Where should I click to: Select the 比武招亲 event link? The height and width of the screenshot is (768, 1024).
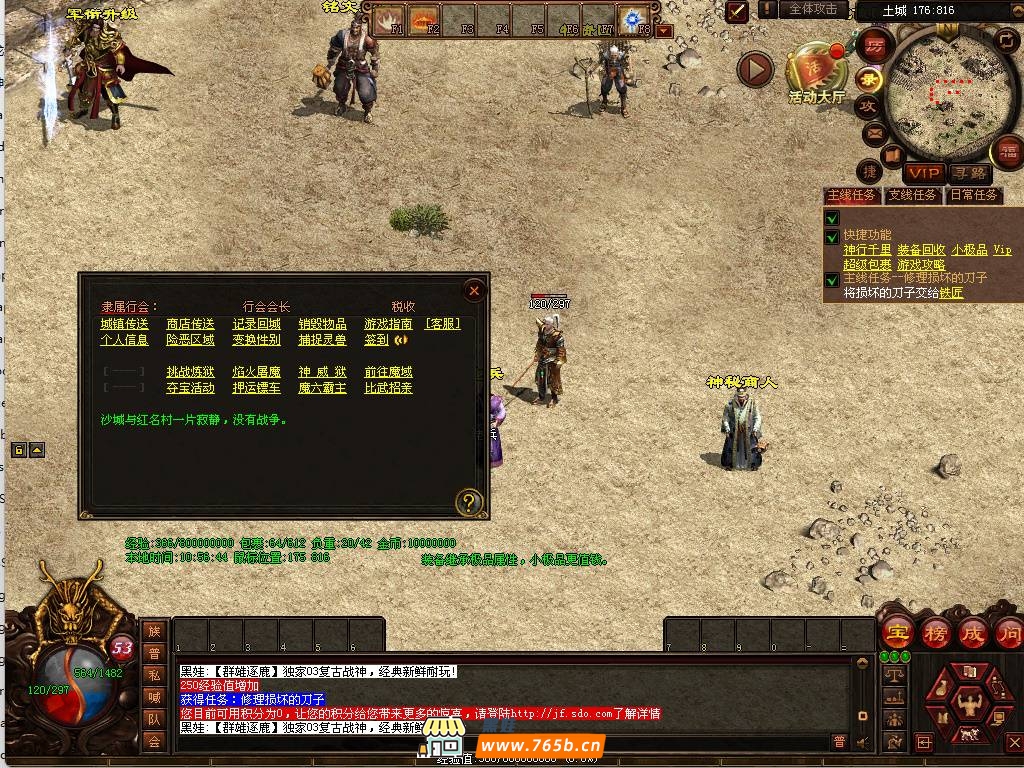point(388,388)
